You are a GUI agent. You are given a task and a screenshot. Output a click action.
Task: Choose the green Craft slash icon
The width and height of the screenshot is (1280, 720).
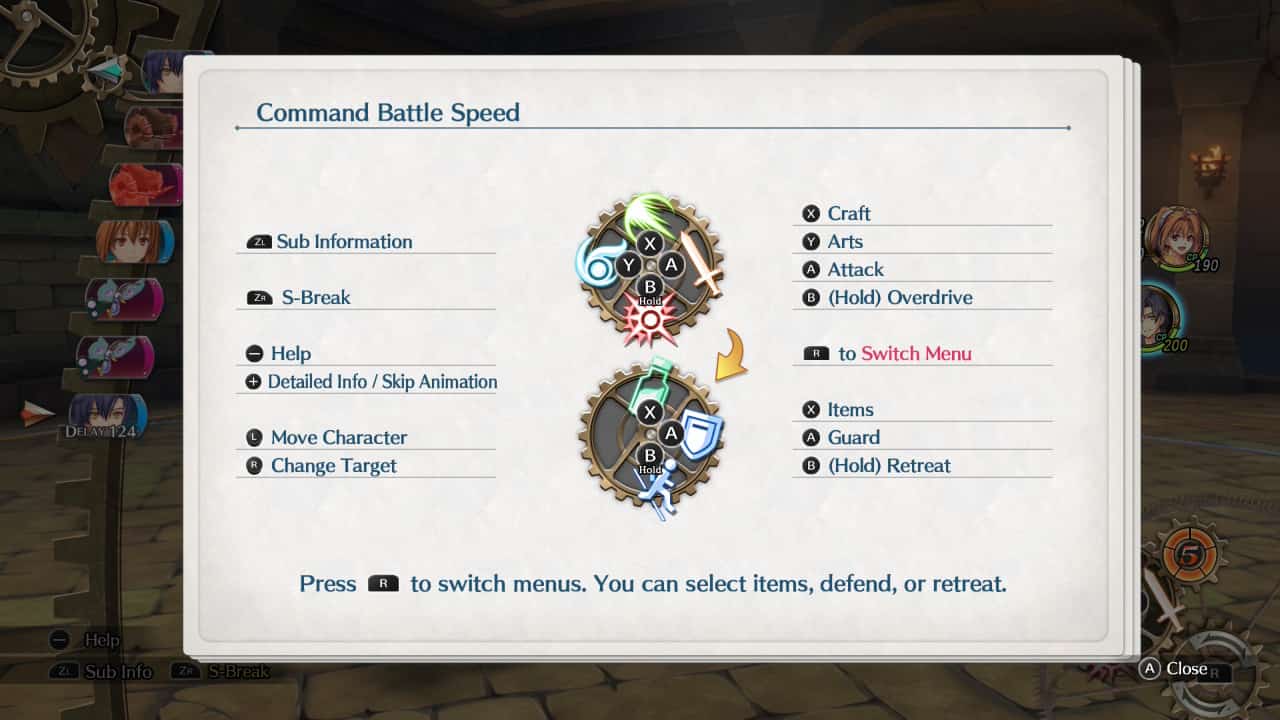click(648, 213)
